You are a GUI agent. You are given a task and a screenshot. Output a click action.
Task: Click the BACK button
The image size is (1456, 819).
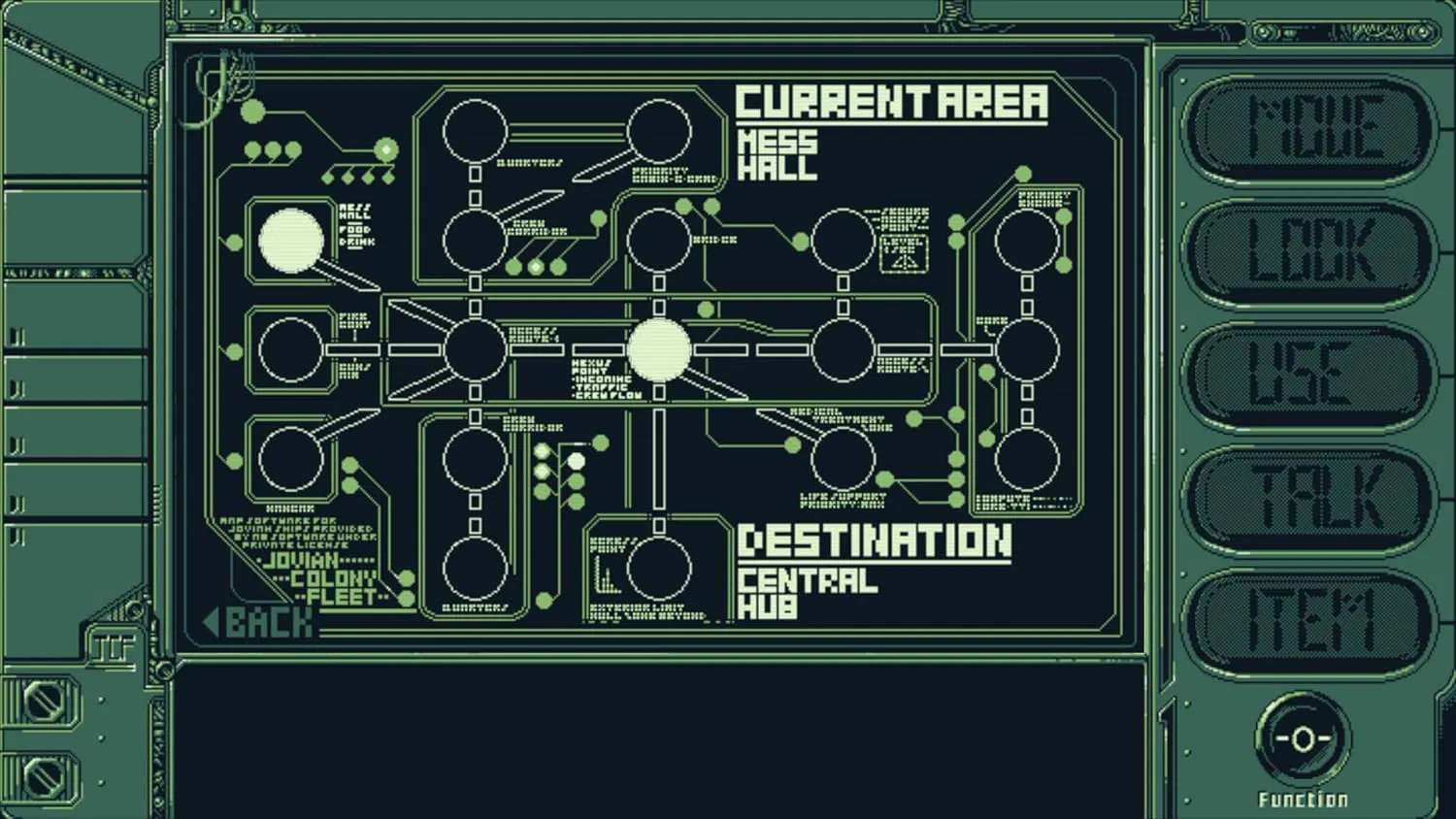[x=262, y=622]
